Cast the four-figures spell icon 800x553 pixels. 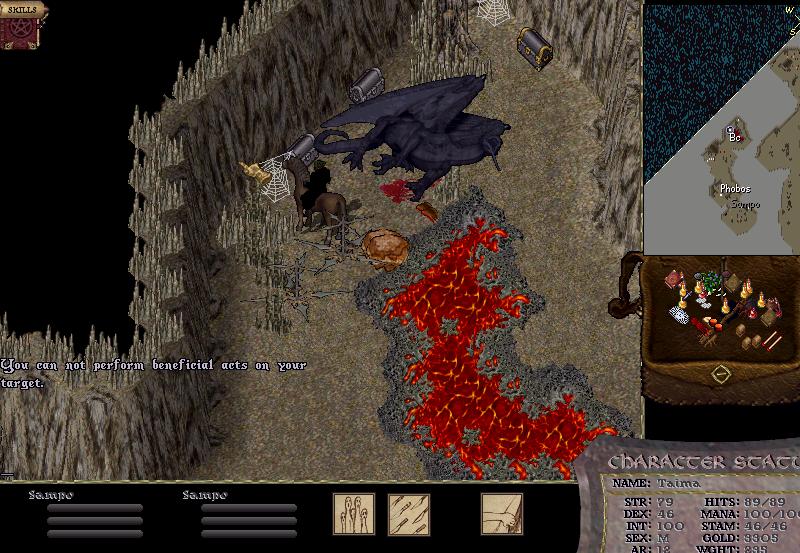coord(354,513)
